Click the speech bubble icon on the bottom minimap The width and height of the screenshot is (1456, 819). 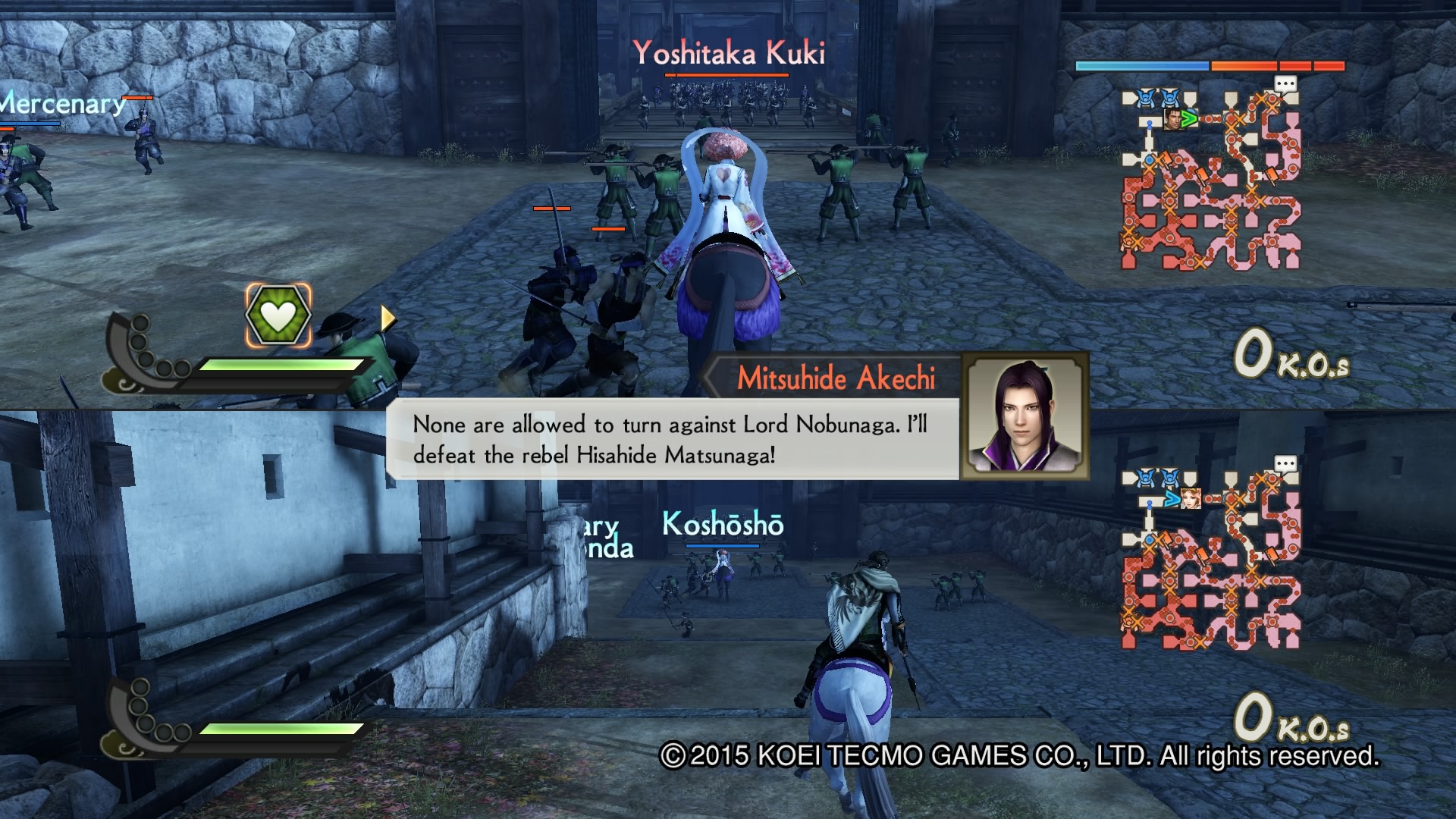click(x=1285, y=463)
